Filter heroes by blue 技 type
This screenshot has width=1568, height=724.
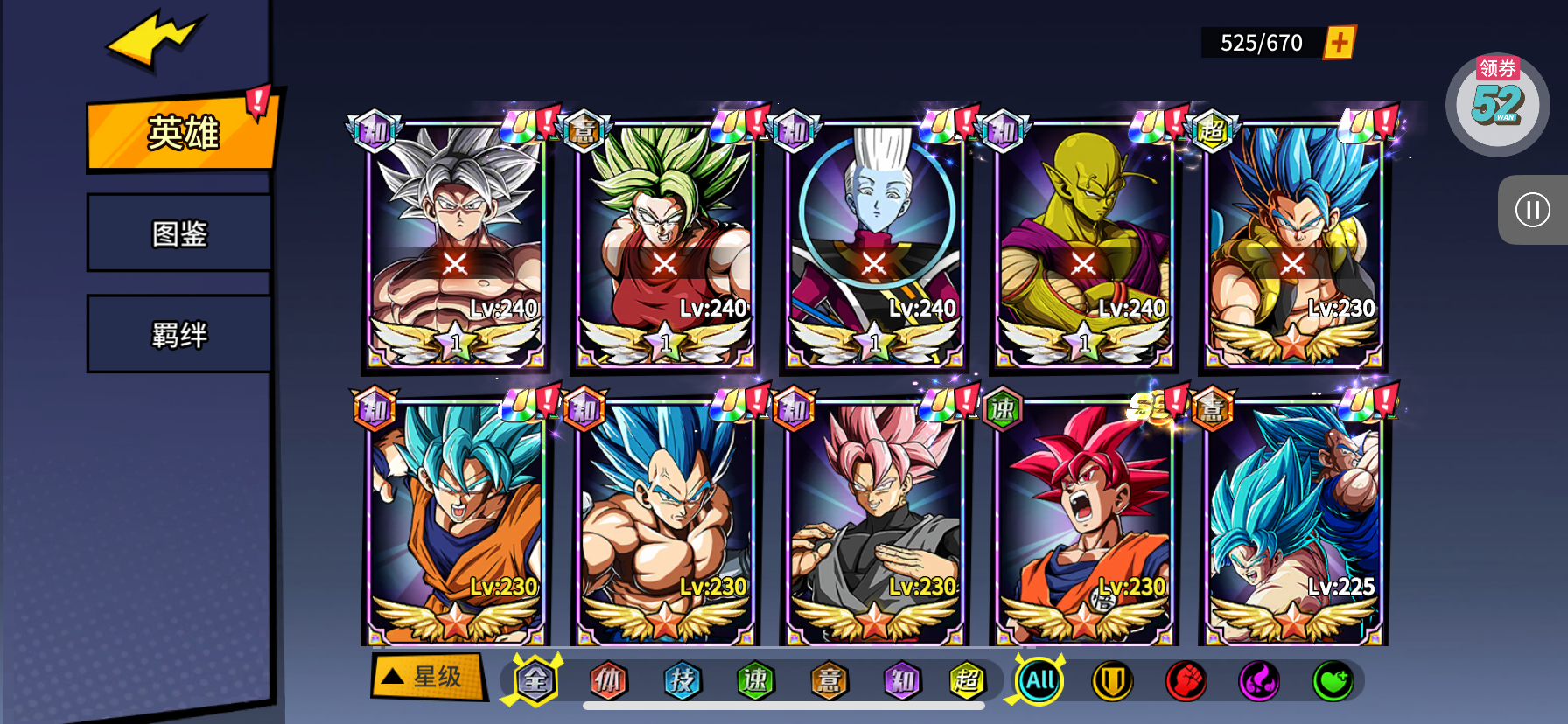coord(682,680)
